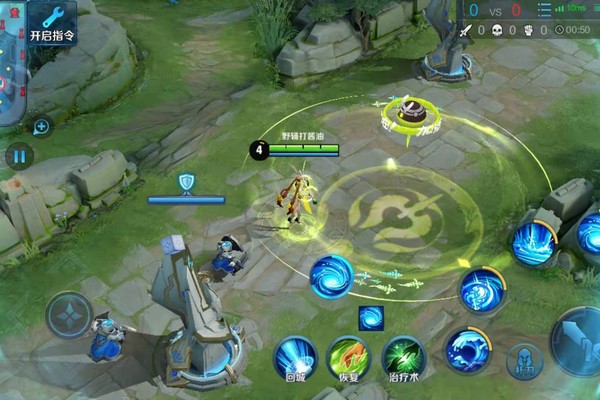Open the quick chat bubble with plus sign
The width and height of the screenshot is (600, 400).
[41, 126]
